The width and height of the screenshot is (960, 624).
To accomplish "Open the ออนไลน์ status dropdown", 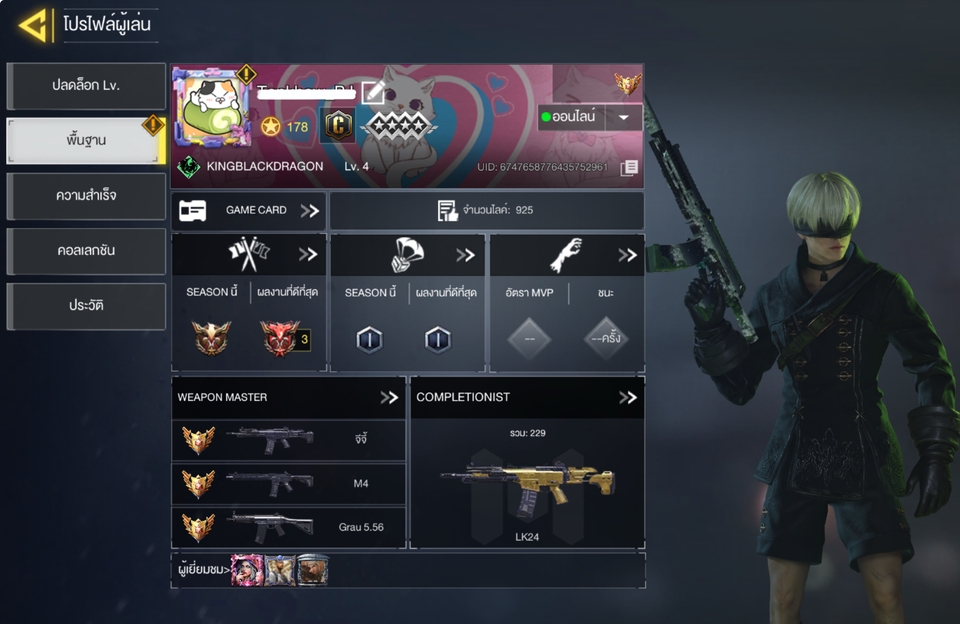I will pyautogui.click(x=590, y=117).
